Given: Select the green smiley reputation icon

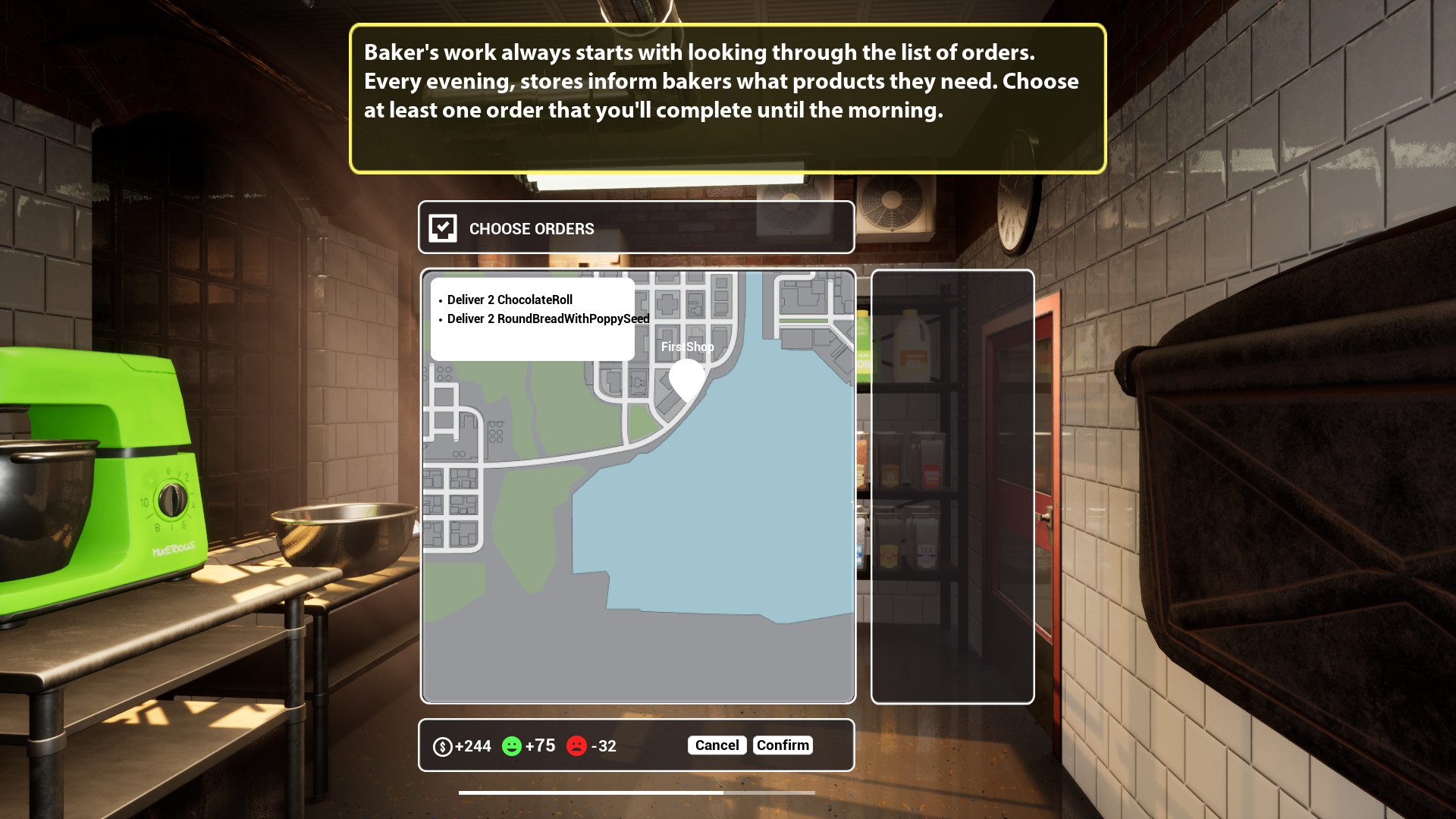Looking at the screenshot, I should click(x=513, y=745).
